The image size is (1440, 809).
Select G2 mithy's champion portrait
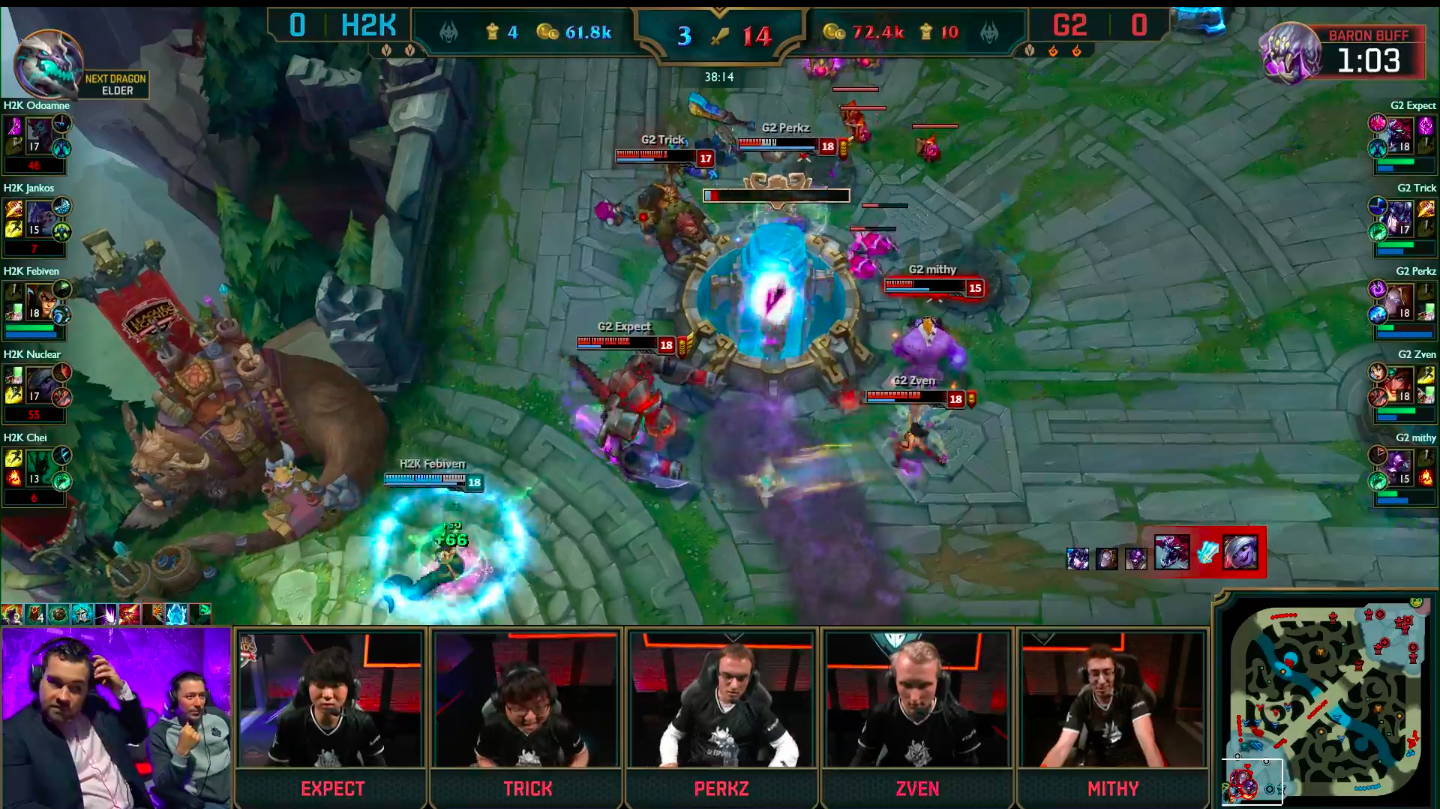[x=1399, y=466]
